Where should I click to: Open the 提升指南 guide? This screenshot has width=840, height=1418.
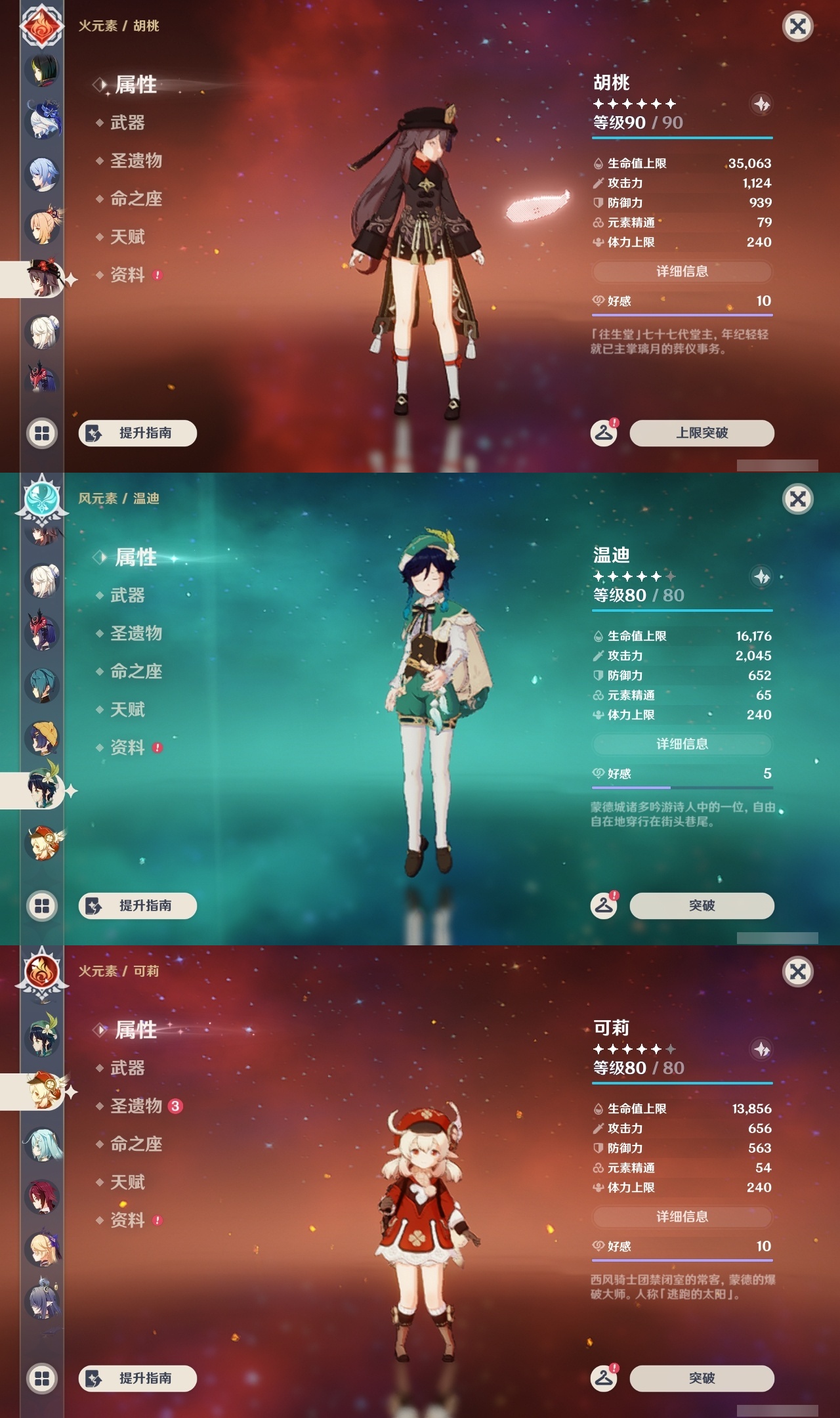click(x=138, y=433)
